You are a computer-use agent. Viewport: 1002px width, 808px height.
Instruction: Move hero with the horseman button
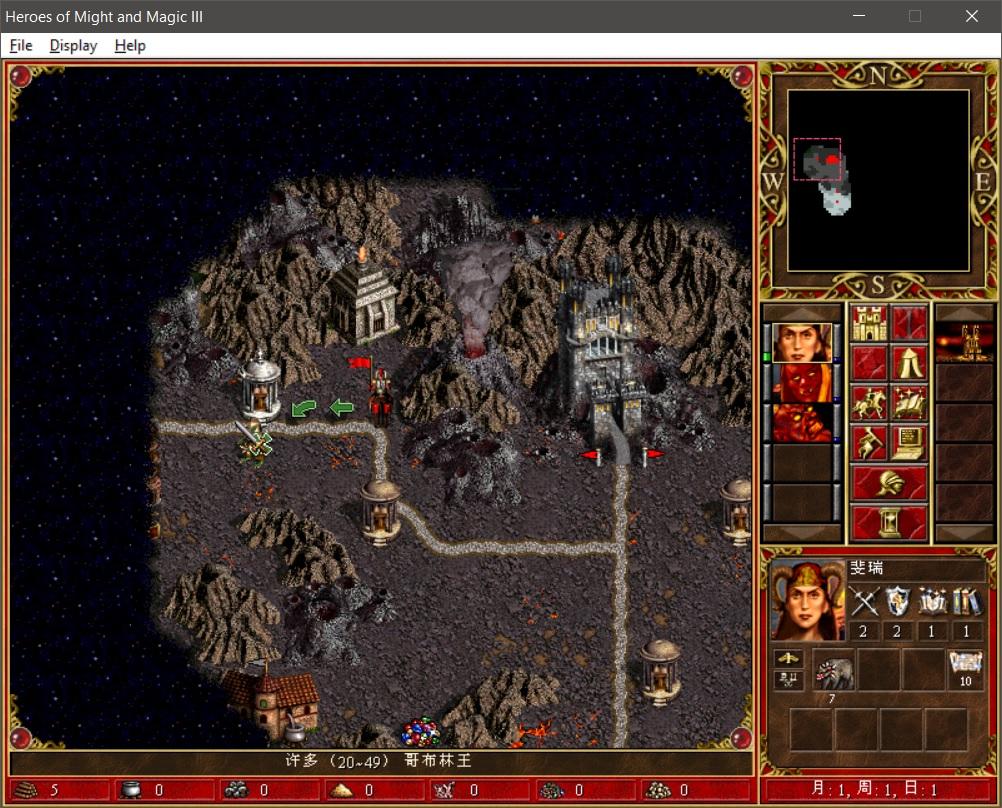(x=870, y=403)
